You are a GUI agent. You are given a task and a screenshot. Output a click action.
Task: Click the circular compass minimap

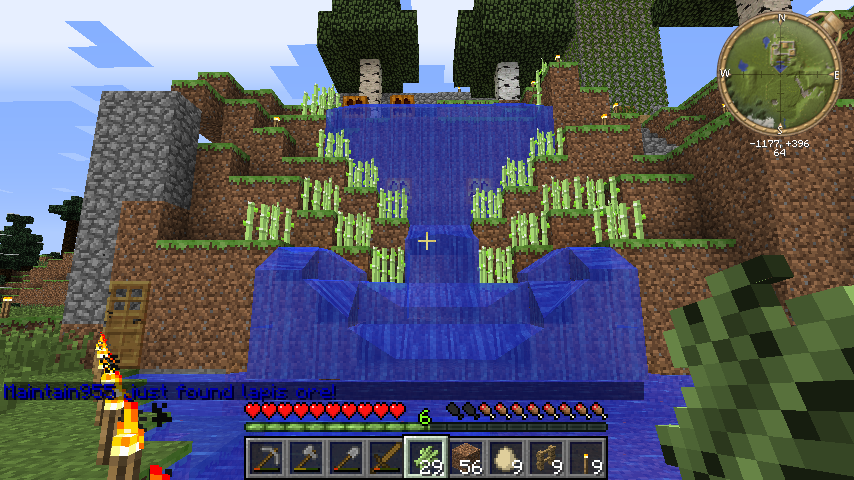pos(778,73)
